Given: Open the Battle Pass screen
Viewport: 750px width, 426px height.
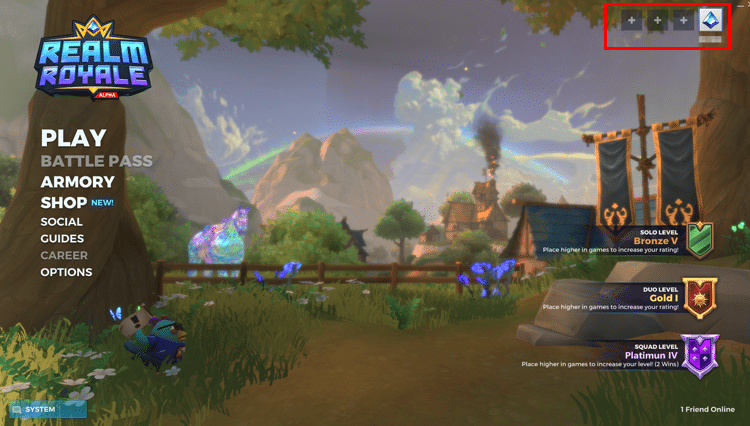Looking at the screenshot, I should click(96, 161).
